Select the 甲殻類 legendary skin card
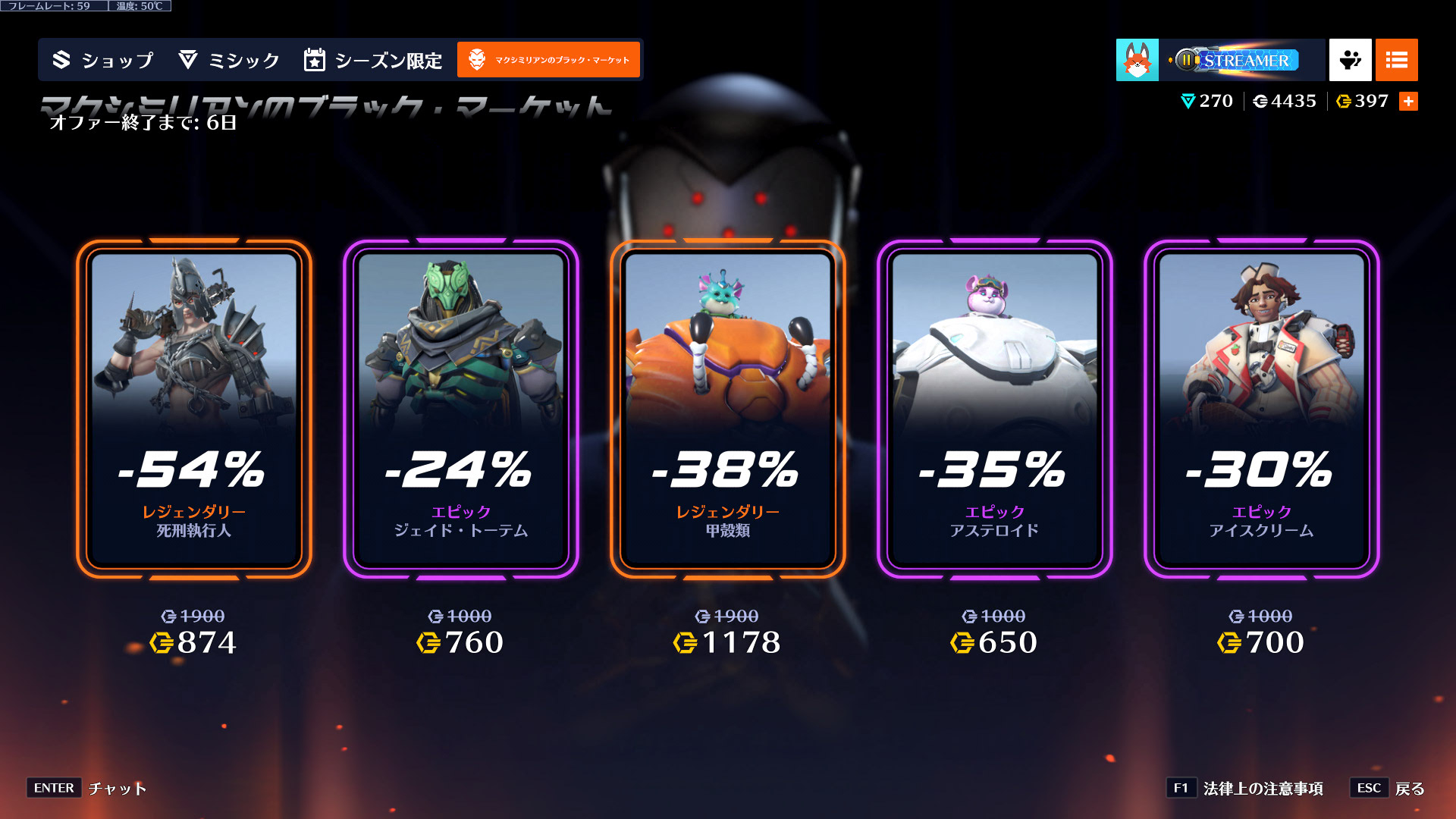Viewport: 1456px width, 819px height. click(728, 409)
